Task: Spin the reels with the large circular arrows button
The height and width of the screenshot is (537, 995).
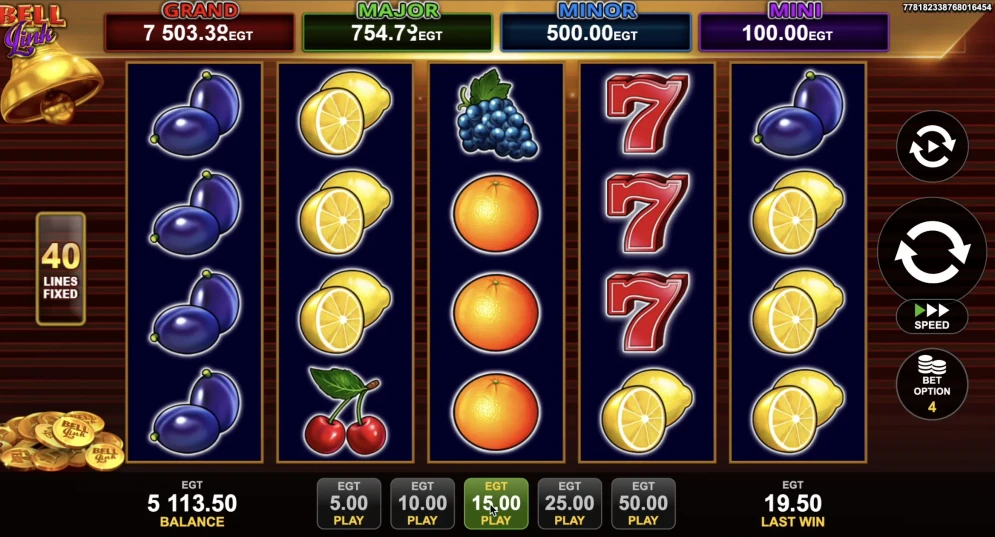Action: pyautogui.click(x=932, y=249)
